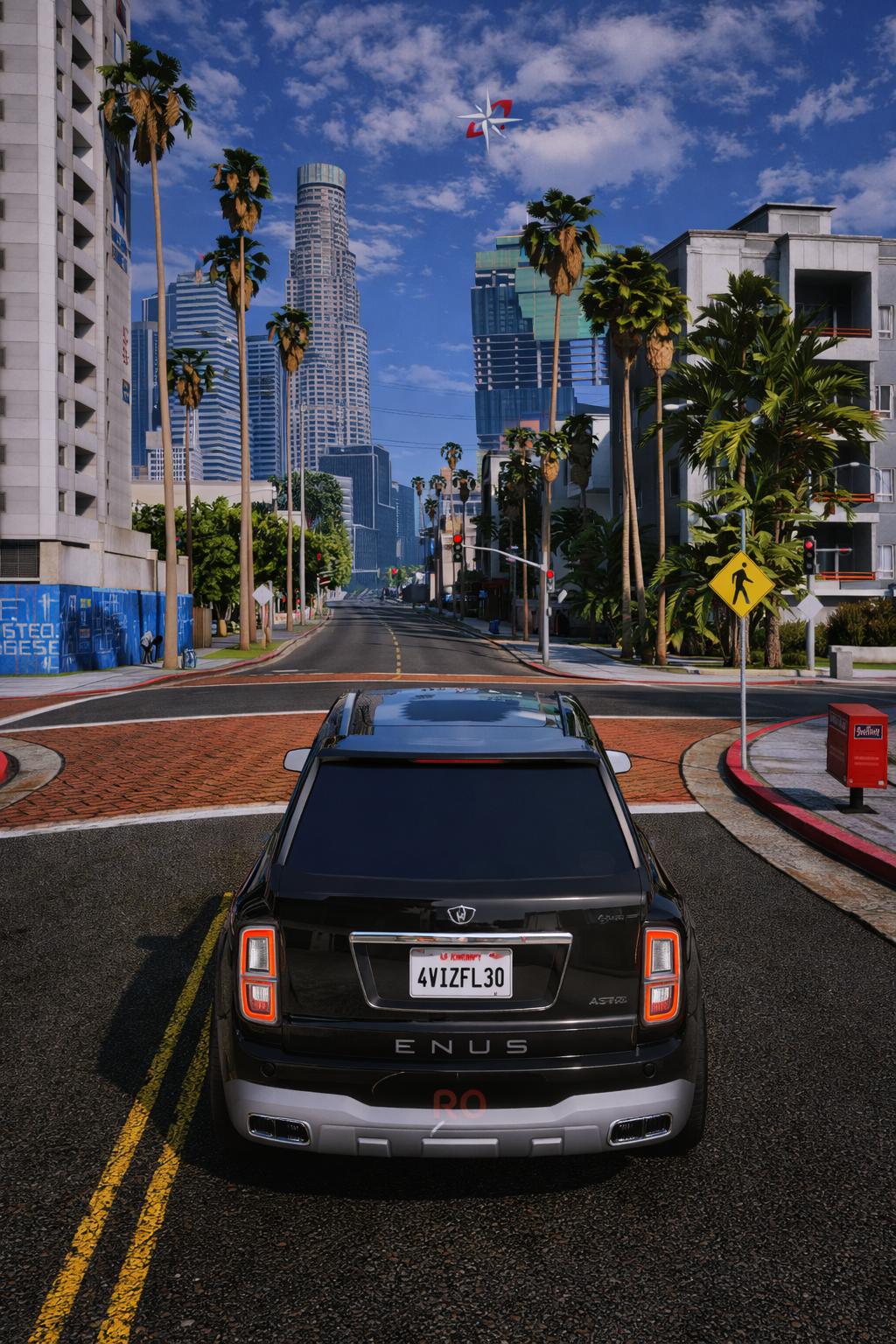Click the compass star logo overlay
This screenshot has height=1344, width=896.
coord(489,121)
